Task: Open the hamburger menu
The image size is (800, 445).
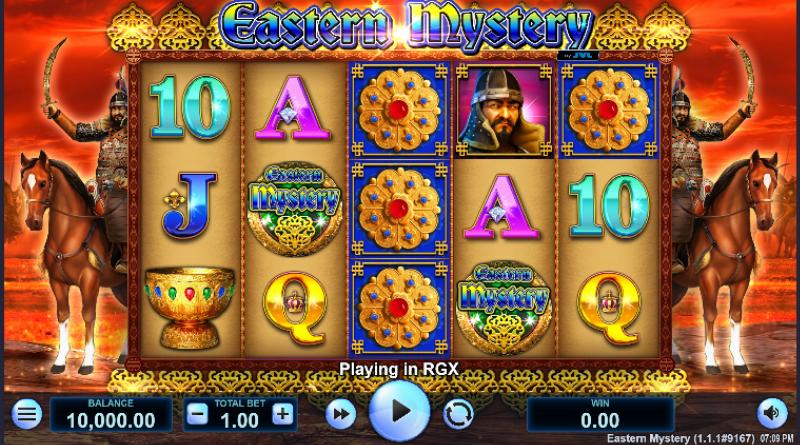Action: click(x=27, y=413)
